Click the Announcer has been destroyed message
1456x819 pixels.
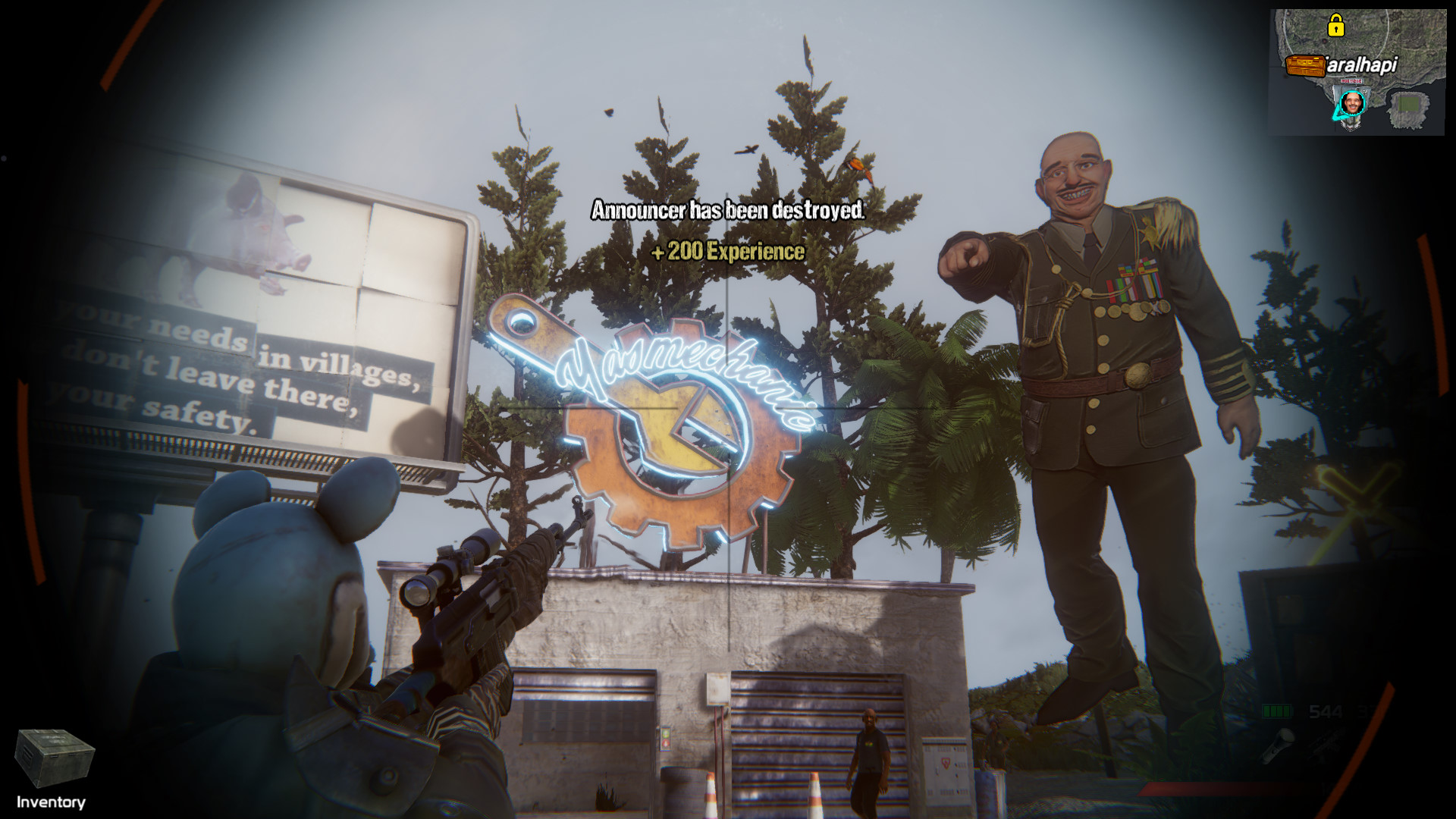click(x=726, y=211)
